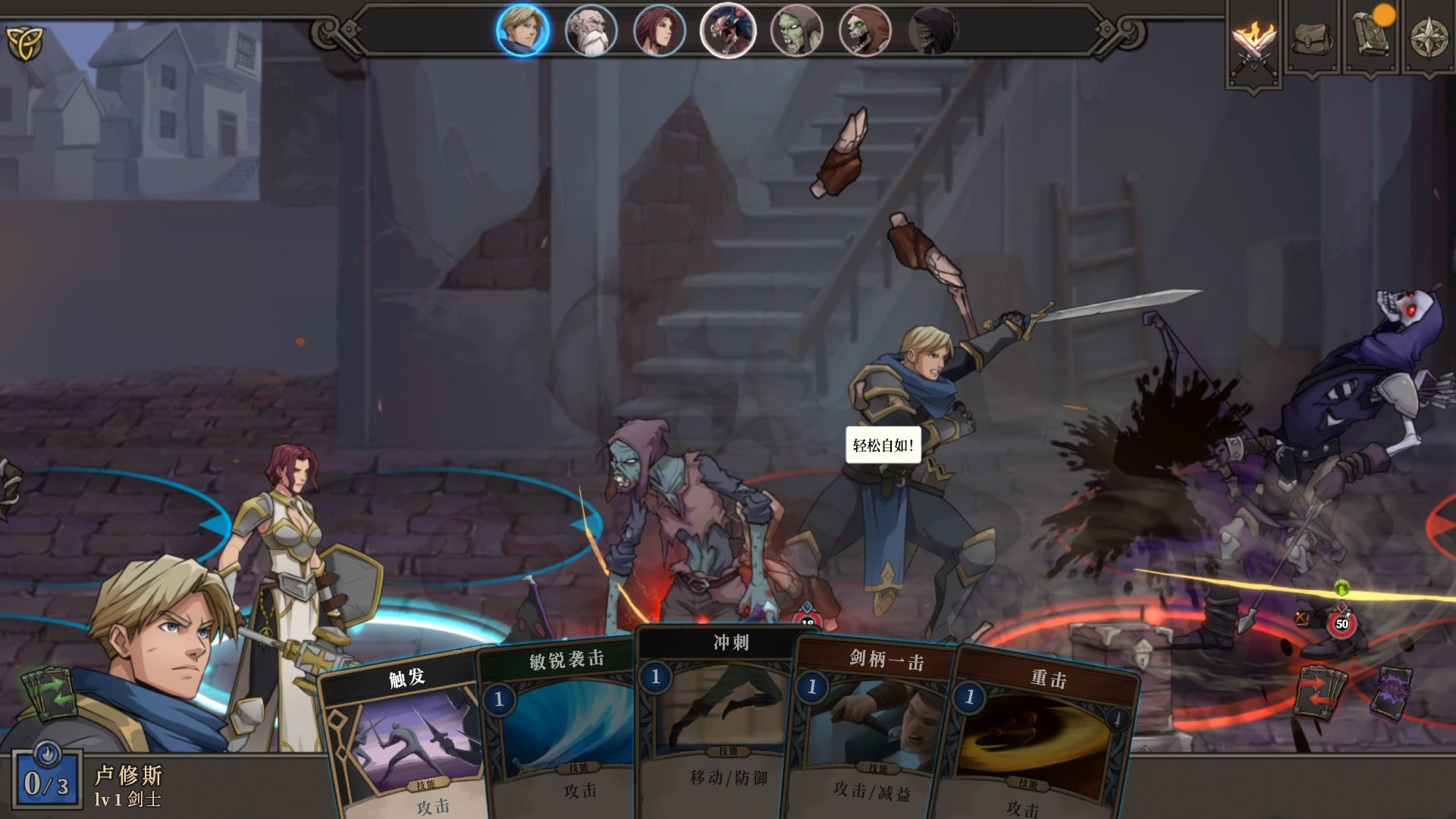Click the green zombie turn portrait
The image size is (1456, 819).
click(796, 31)
